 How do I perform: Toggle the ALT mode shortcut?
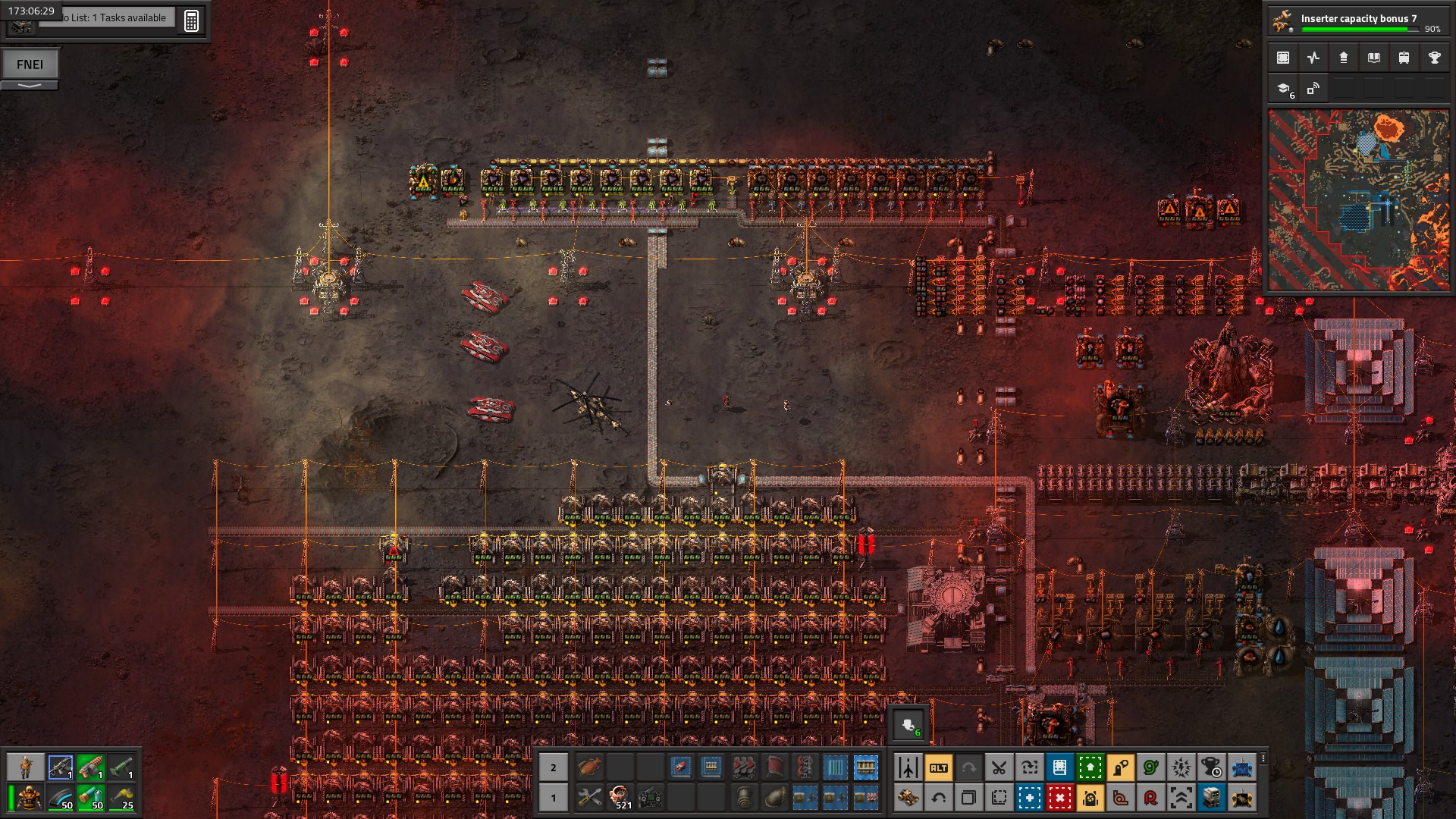[x=938, y=767]
